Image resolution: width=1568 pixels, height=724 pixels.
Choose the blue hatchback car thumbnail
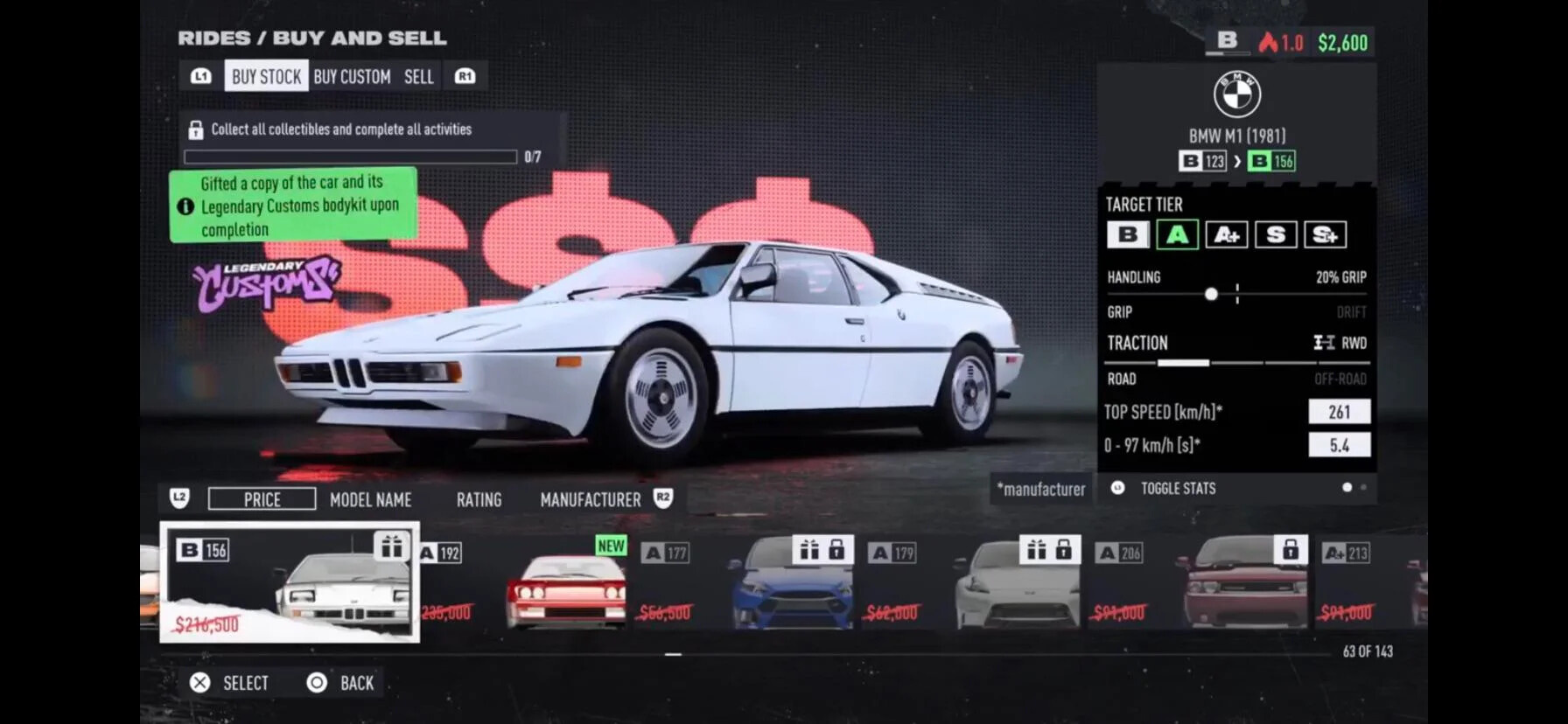(792, 584)
